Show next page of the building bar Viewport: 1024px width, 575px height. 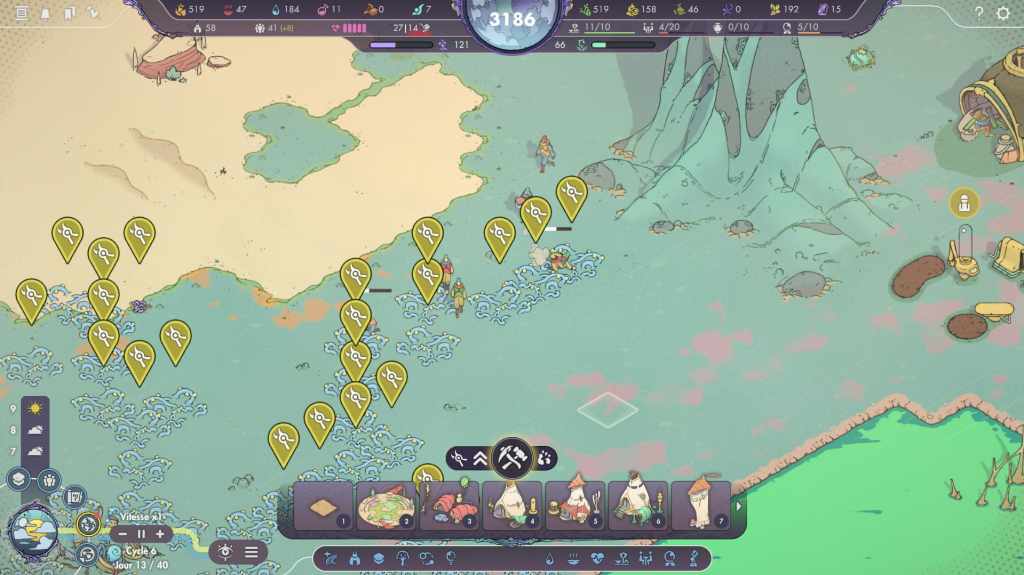pos(739,506)
